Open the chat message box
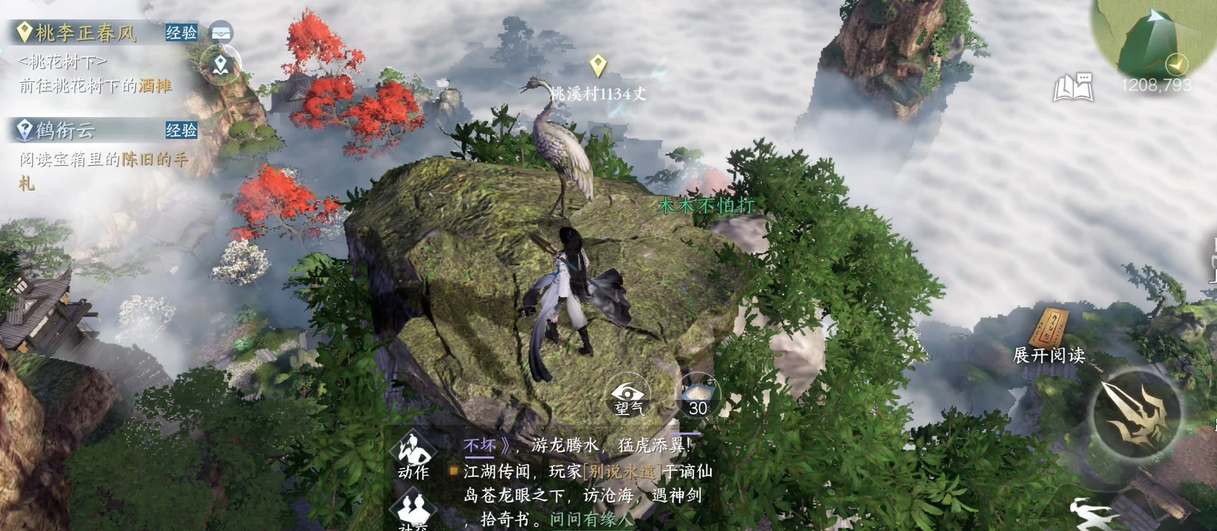The width and height of the screenshot is (1217, 531). [x=580, y=482]
